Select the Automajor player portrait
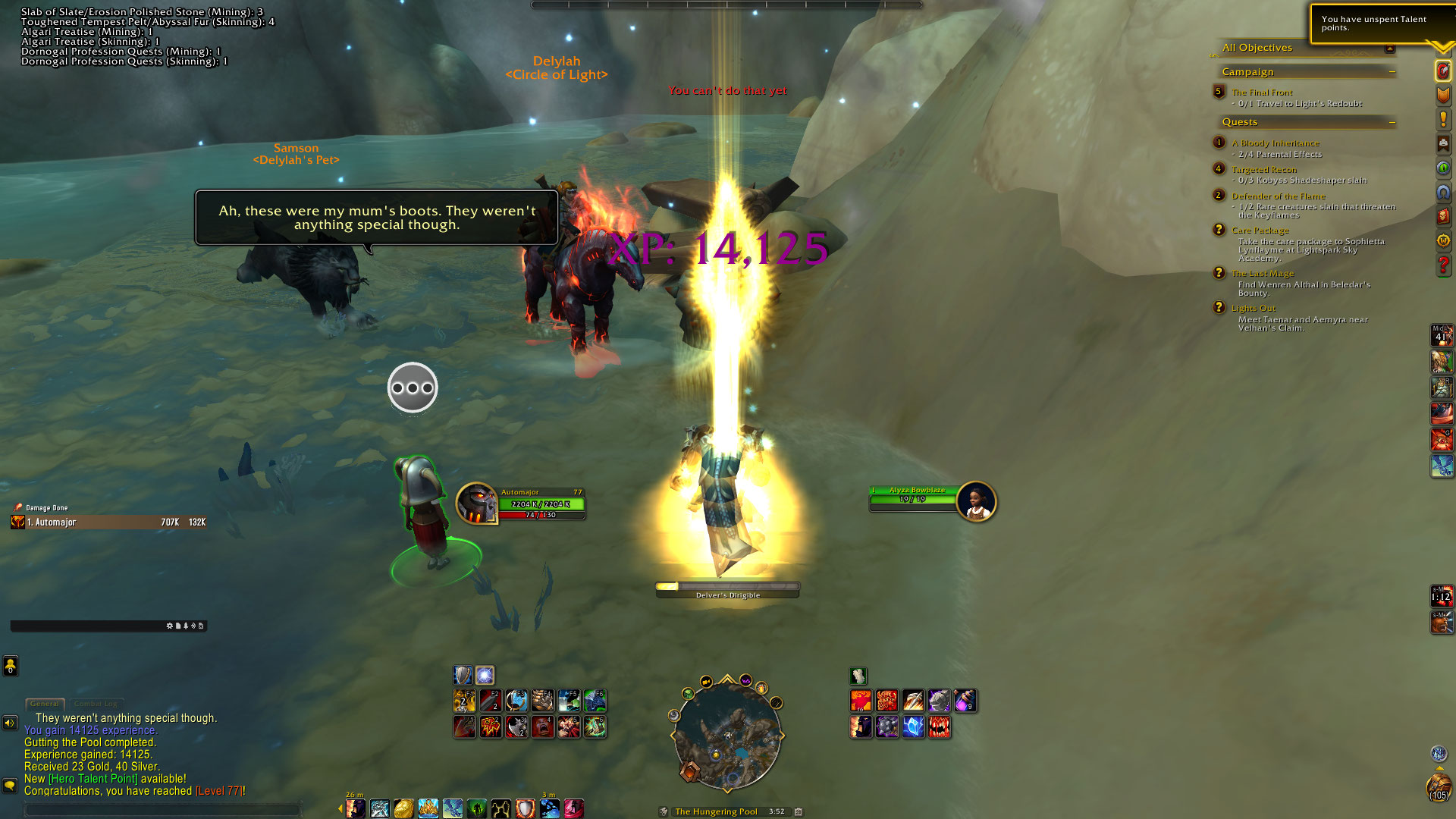1456x819 pixels. point(476,503)
